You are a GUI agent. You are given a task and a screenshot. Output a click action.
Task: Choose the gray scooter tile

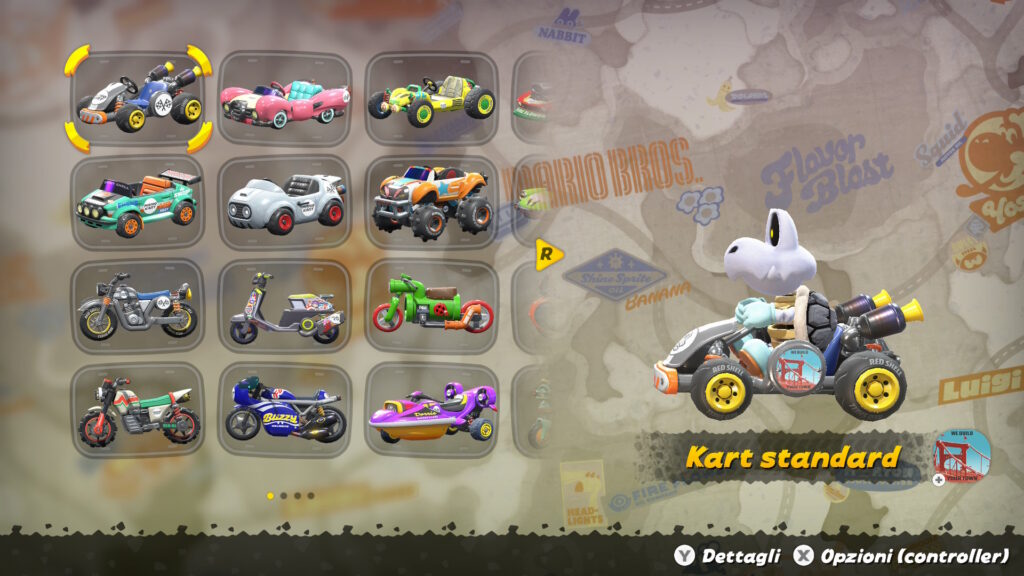[x=285, y=307]
